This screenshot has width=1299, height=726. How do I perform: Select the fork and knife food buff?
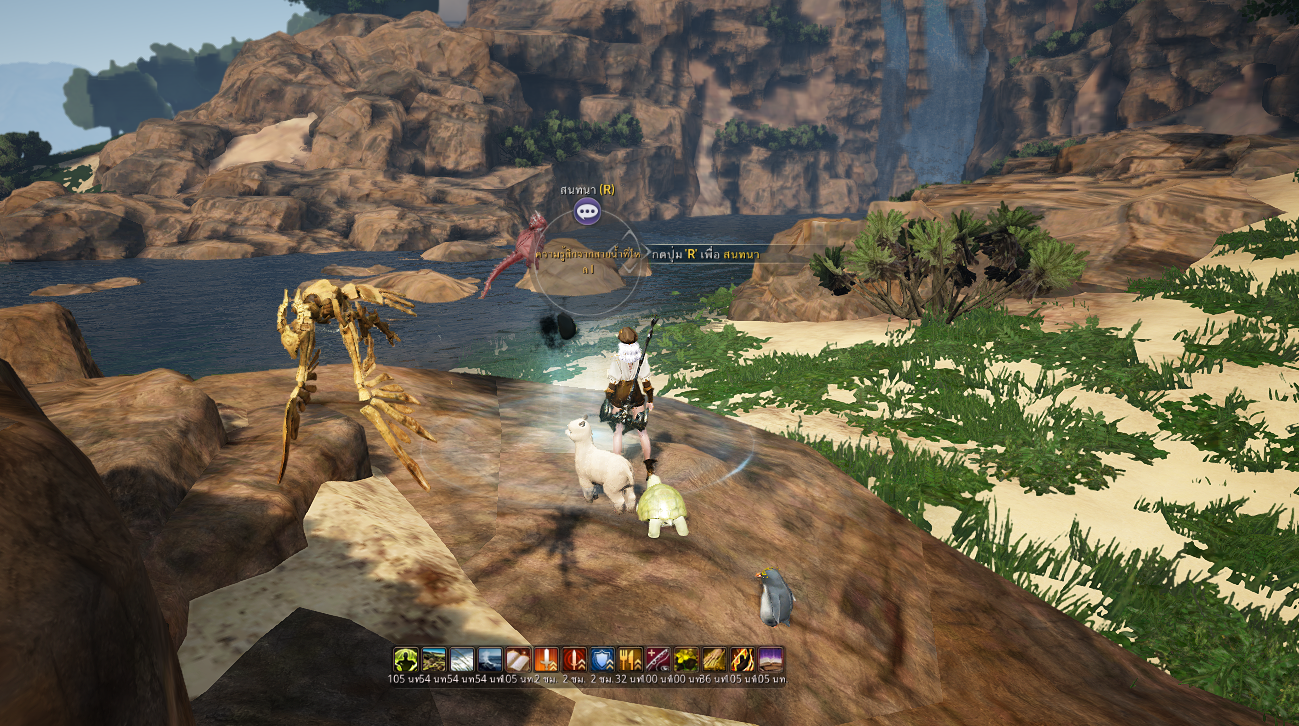point(629,659)
